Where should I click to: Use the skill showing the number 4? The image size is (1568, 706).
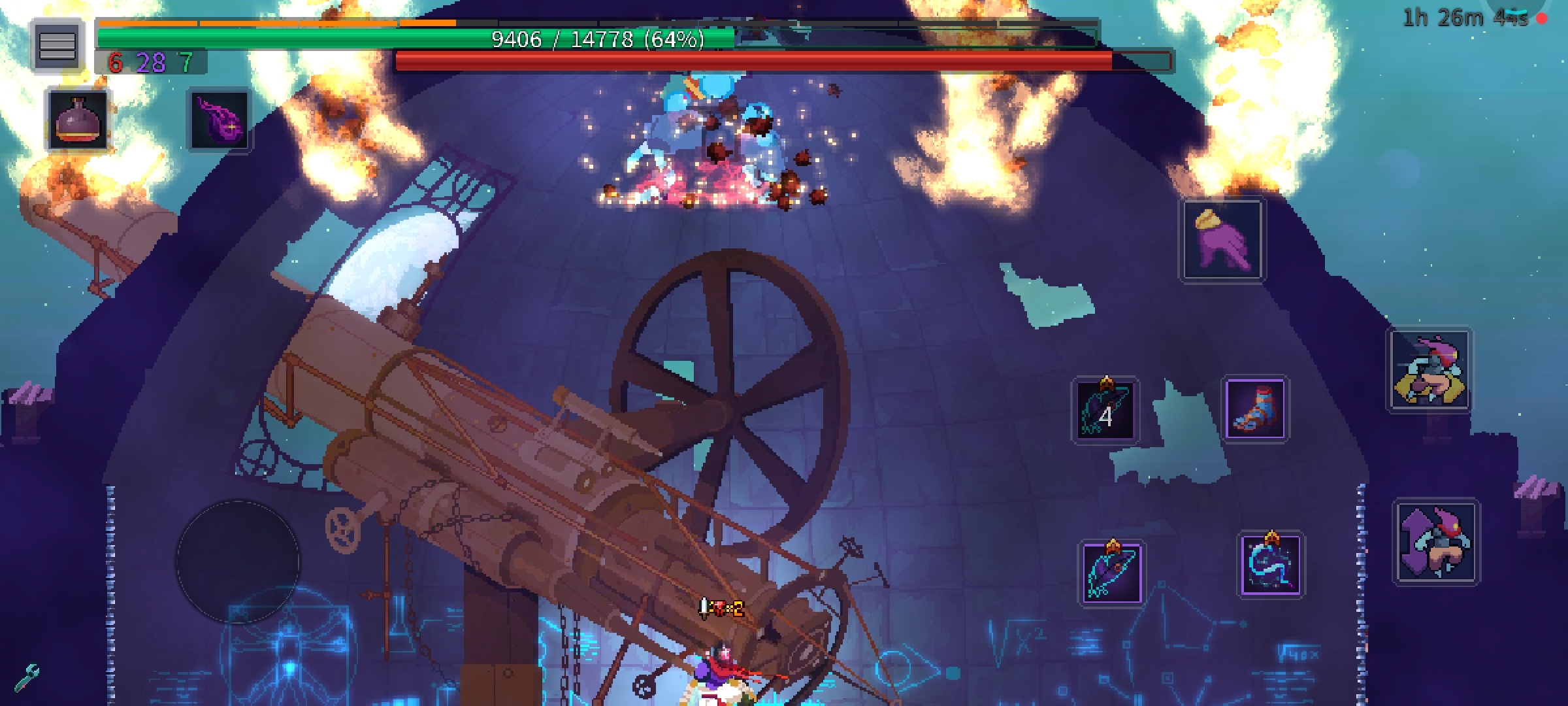(1105, 412)
